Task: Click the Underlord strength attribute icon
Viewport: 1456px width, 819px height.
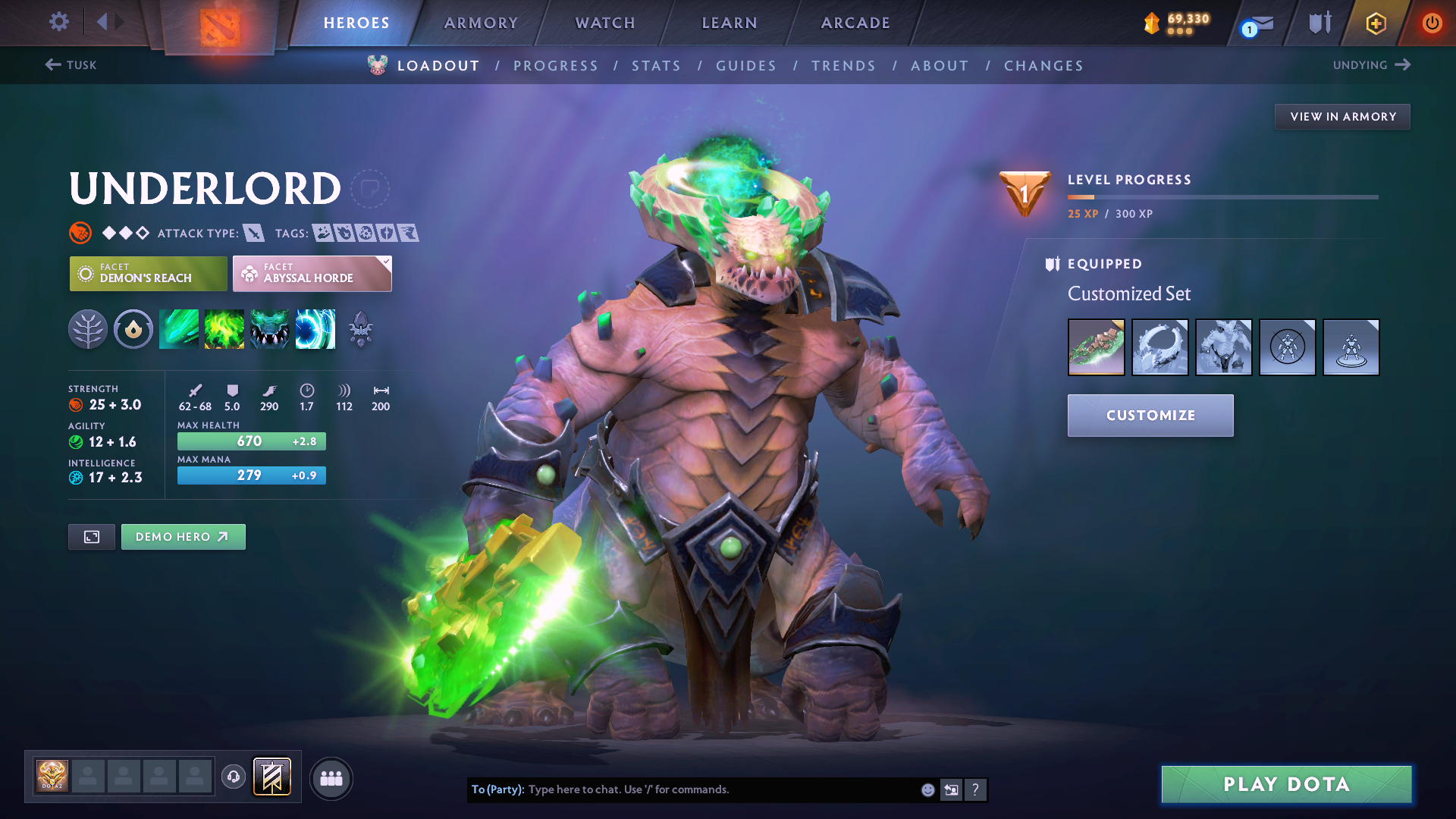Action: tap(76, 404)
